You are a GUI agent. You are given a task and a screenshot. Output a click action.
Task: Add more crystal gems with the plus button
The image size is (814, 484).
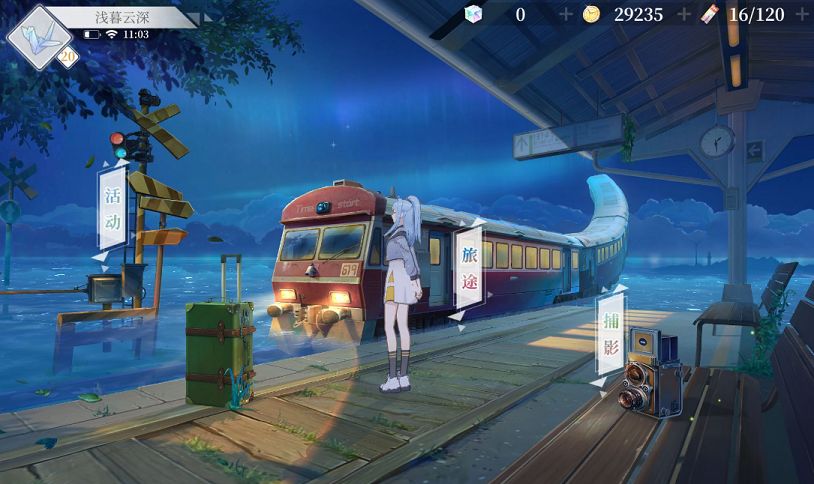[x=566, y=14]
